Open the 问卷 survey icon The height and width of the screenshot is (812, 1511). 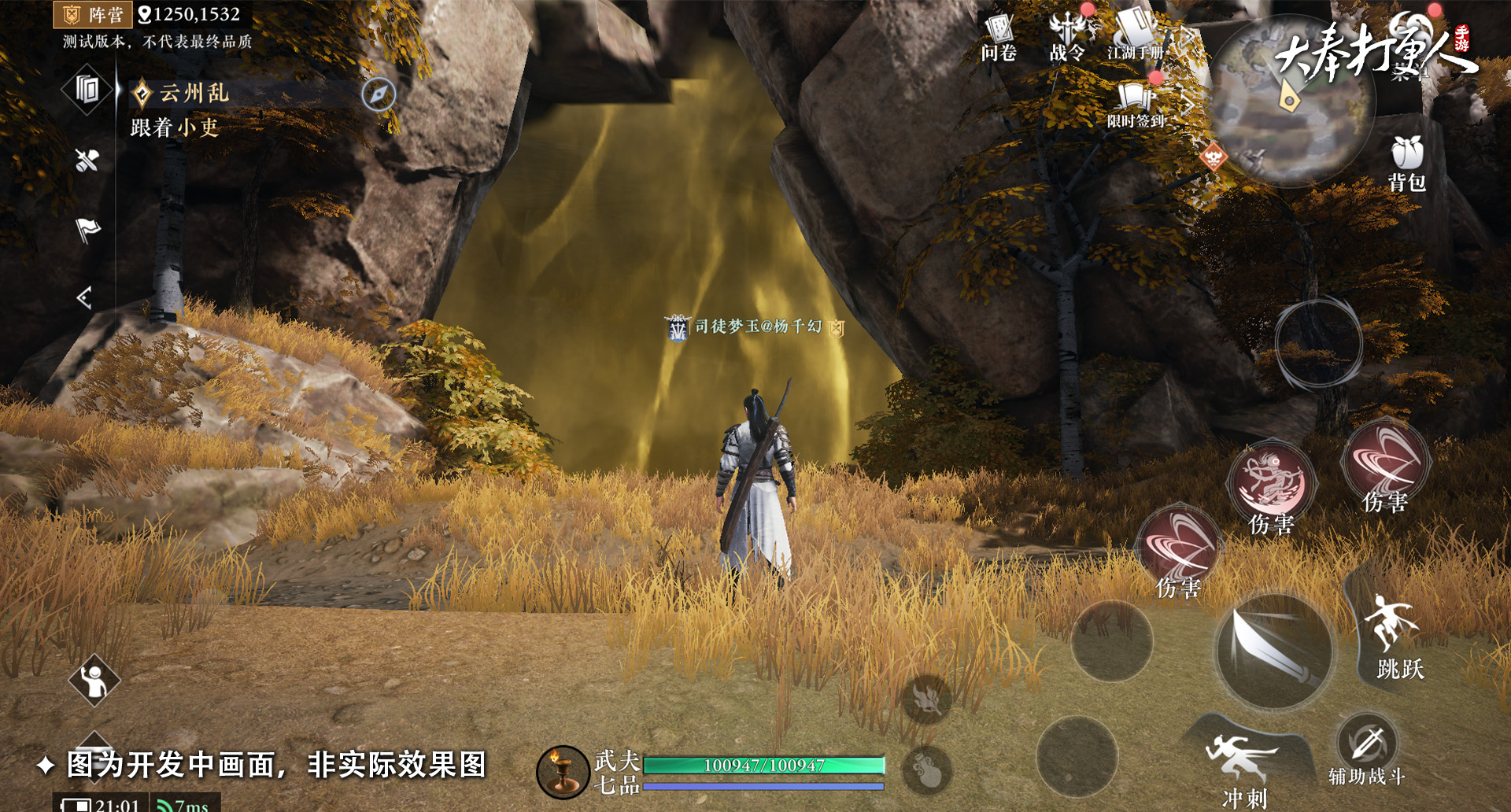tap(999, 37)
